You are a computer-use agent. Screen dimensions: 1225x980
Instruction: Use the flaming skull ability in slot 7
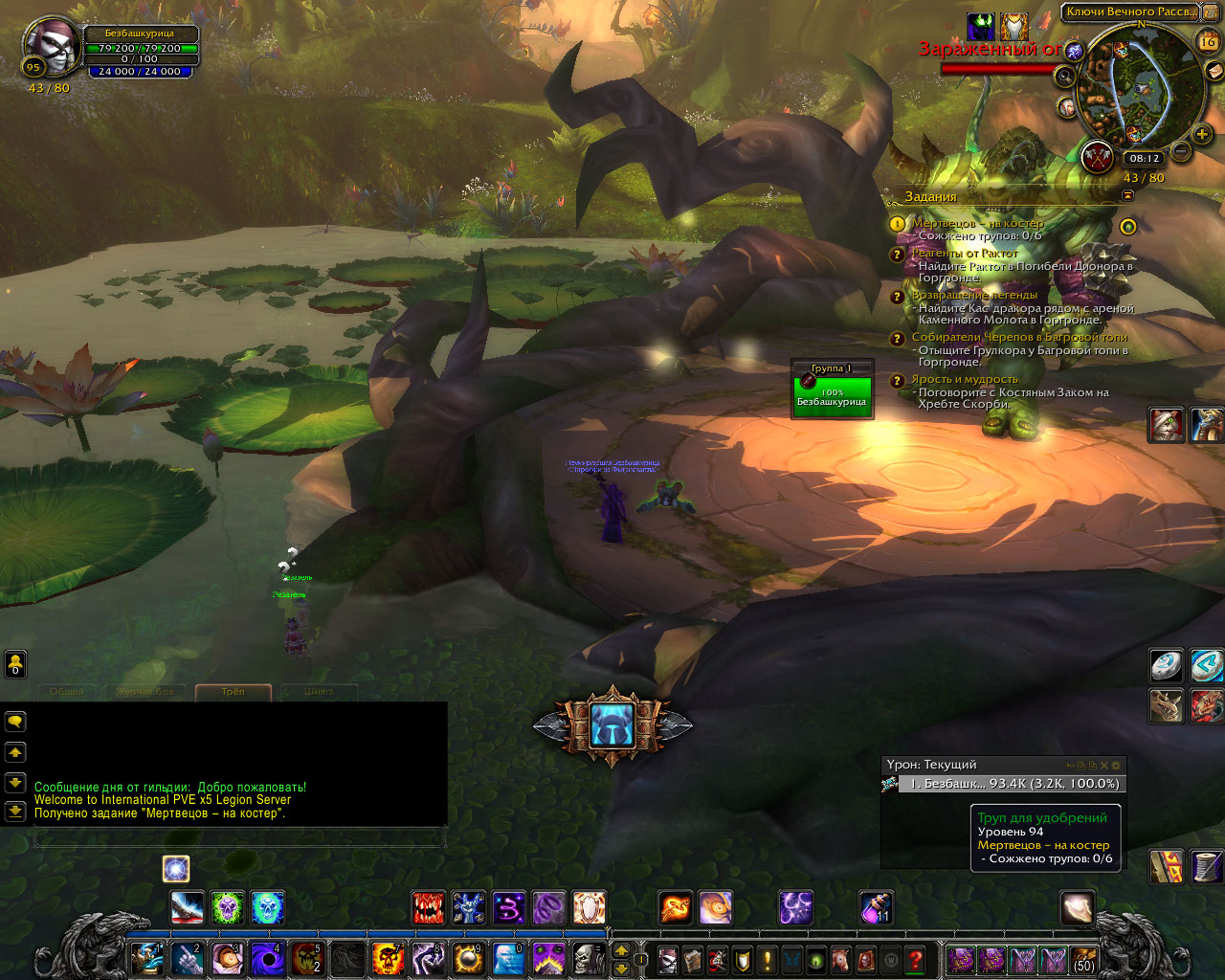(x=388, y=958)
